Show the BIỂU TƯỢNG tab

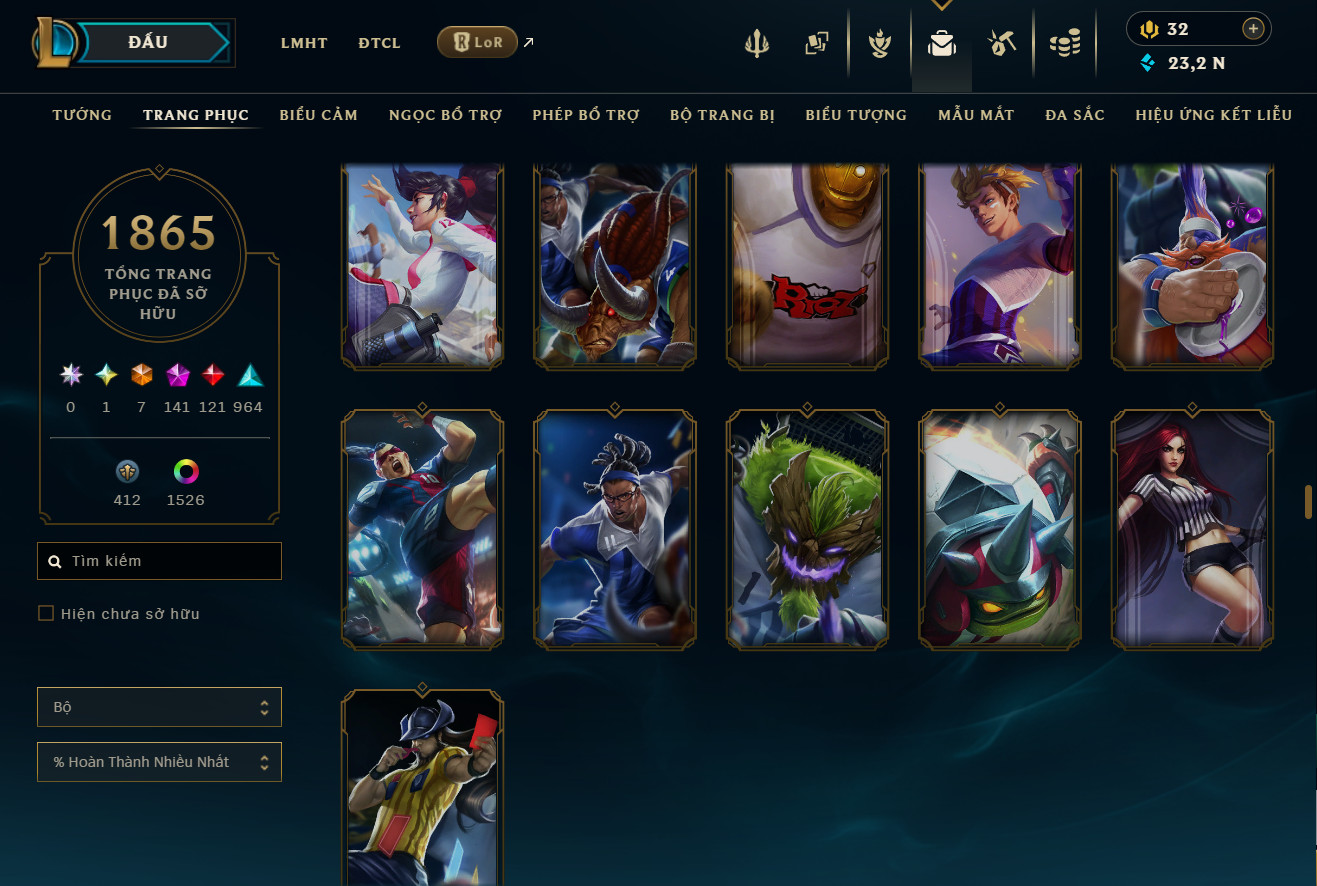click(x=856, y=115)
